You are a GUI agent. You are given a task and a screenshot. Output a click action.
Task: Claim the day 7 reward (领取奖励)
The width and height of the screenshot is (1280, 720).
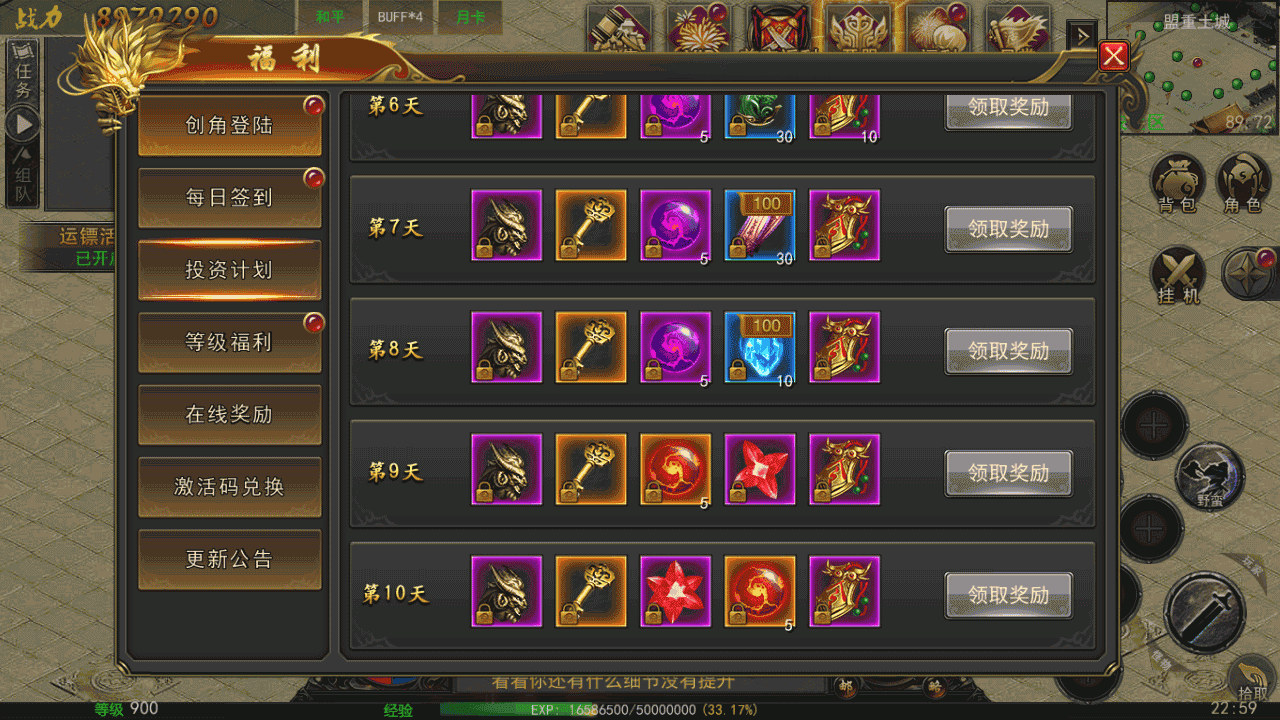pyautogui.click(x=1008, y=229)
